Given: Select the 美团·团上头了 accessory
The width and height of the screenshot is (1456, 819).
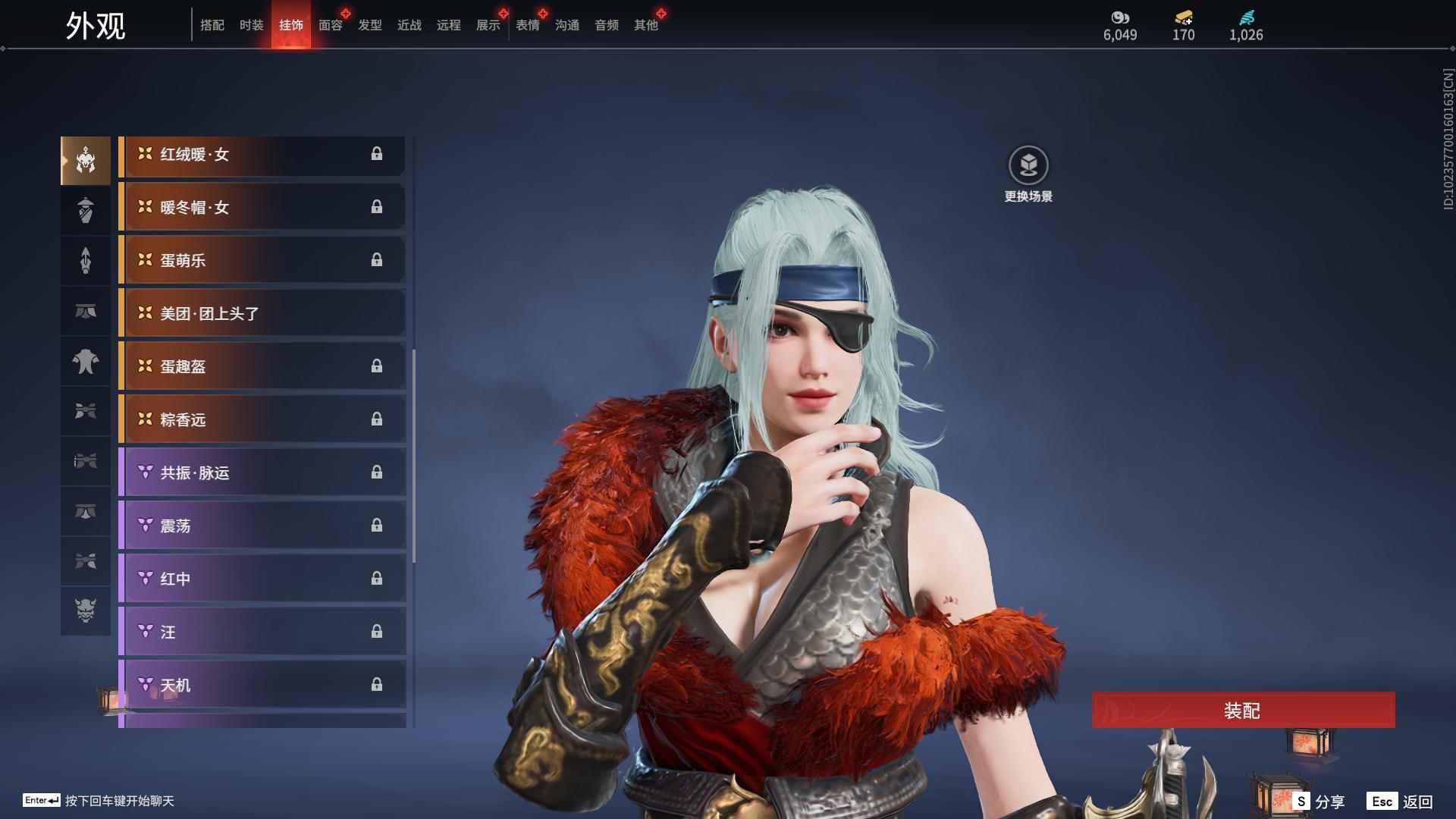Looking at the screenshot, I should (x=262, y=313).
